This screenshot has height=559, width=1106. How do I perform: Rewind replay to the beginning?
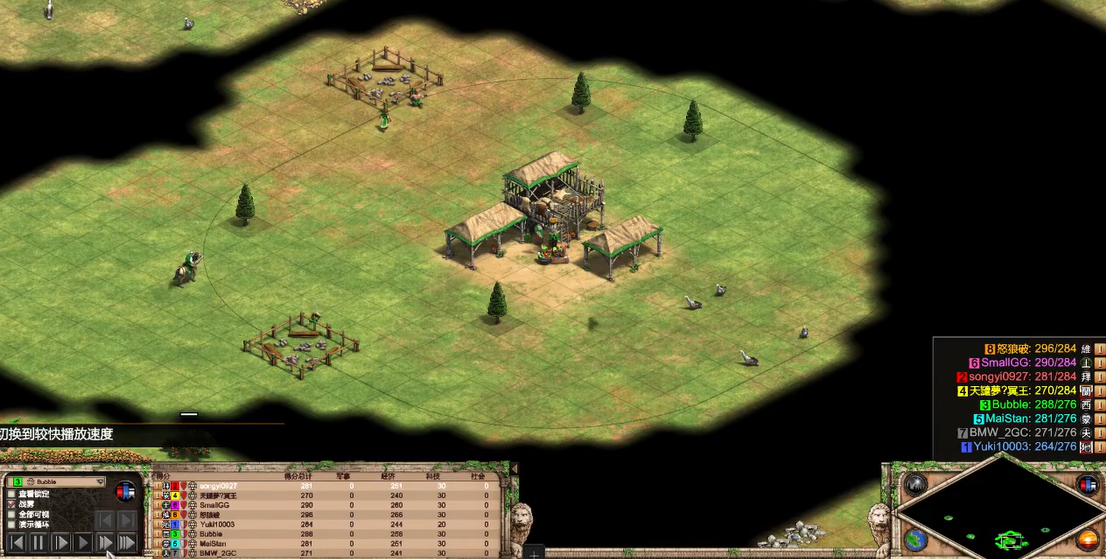(17, 542)
